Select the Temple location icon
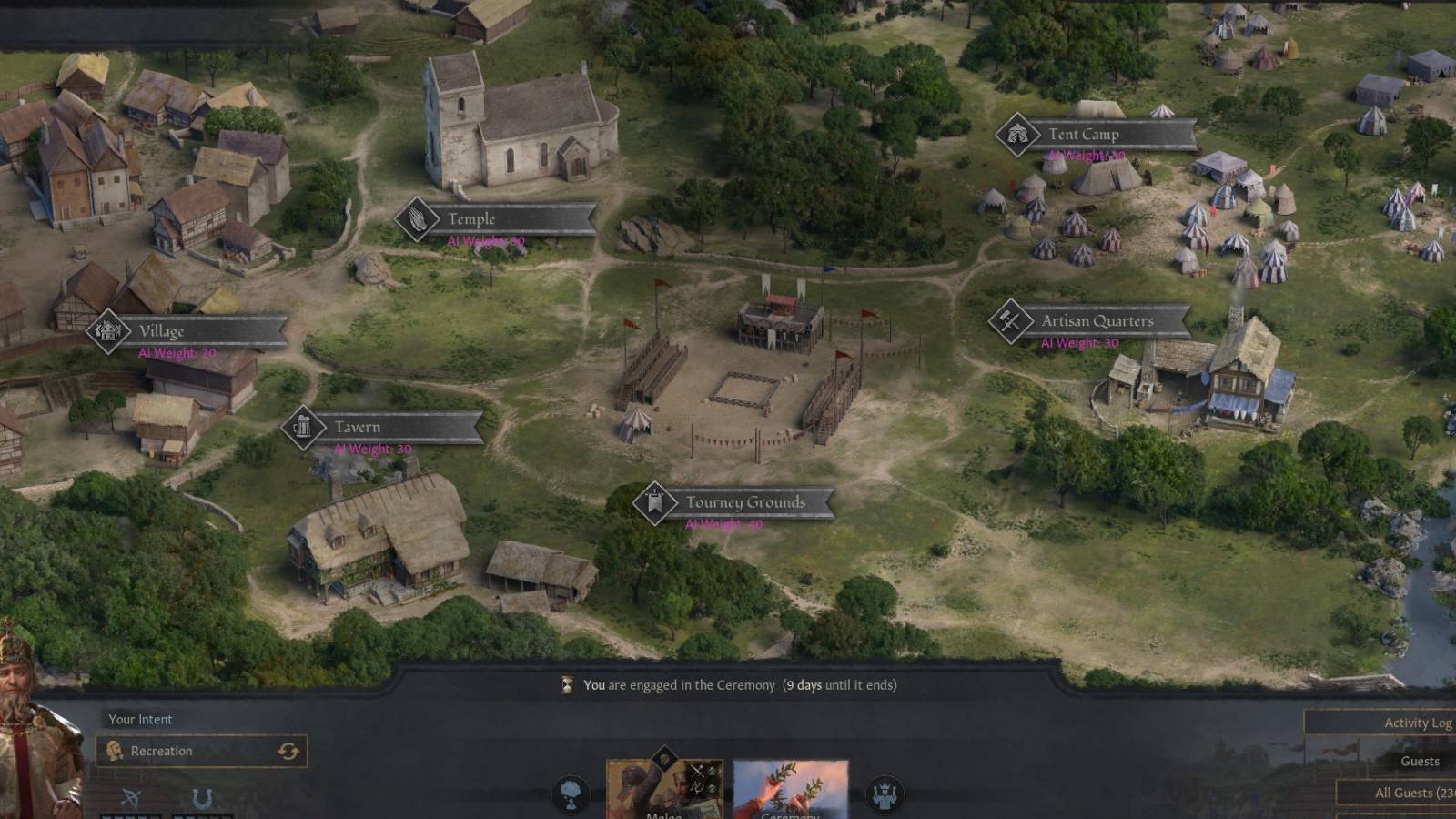The width and height of the screenshot is (1456, 819). [419, 218]
